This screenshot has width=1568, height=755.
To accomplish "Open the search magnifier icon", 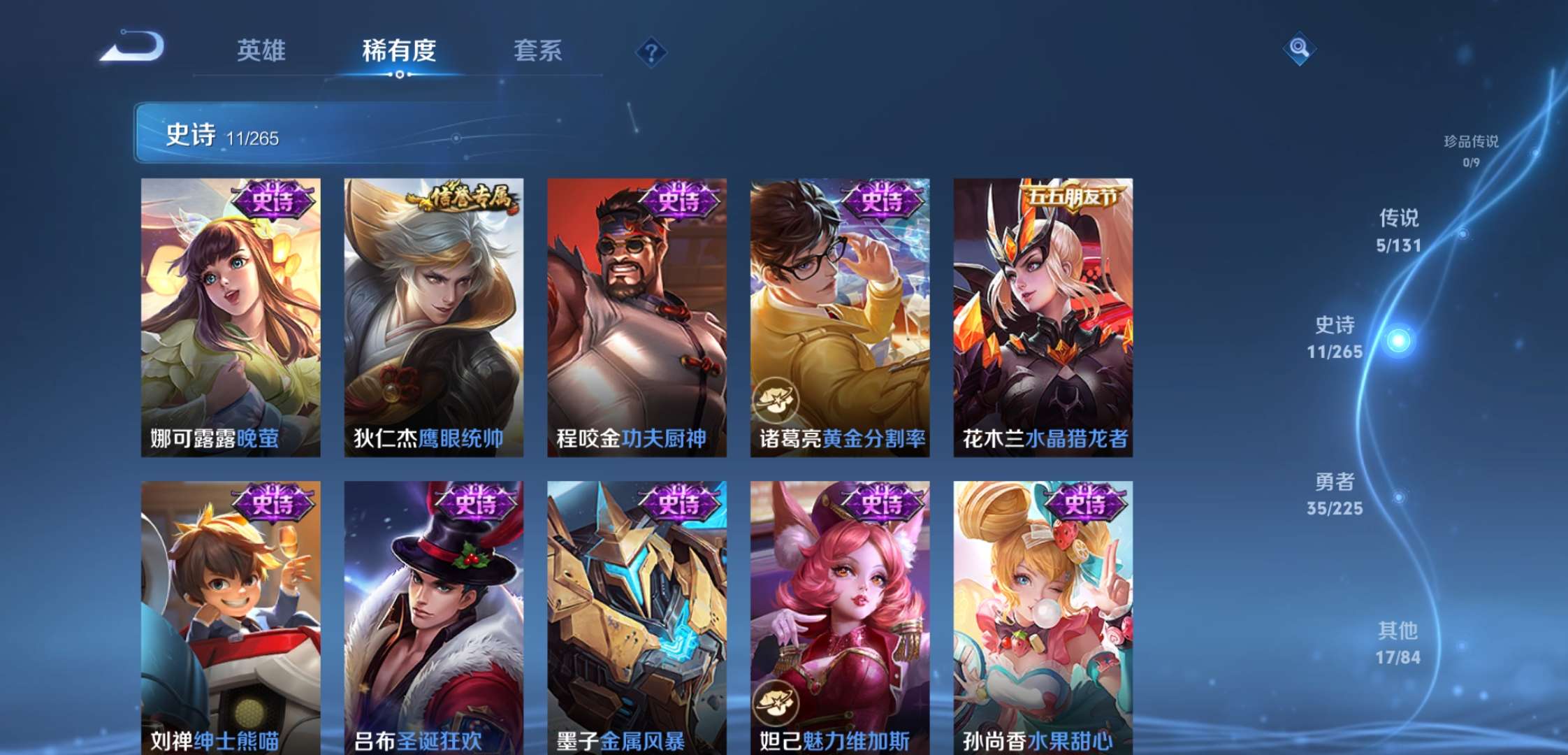I will (1300, 49).
